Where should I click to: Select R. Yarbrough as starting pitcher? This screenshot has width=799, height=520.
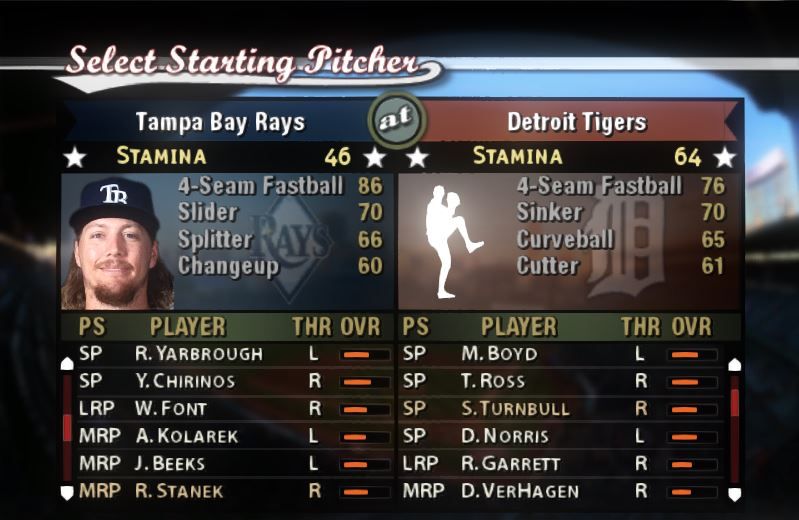click(x=198, y=354)
